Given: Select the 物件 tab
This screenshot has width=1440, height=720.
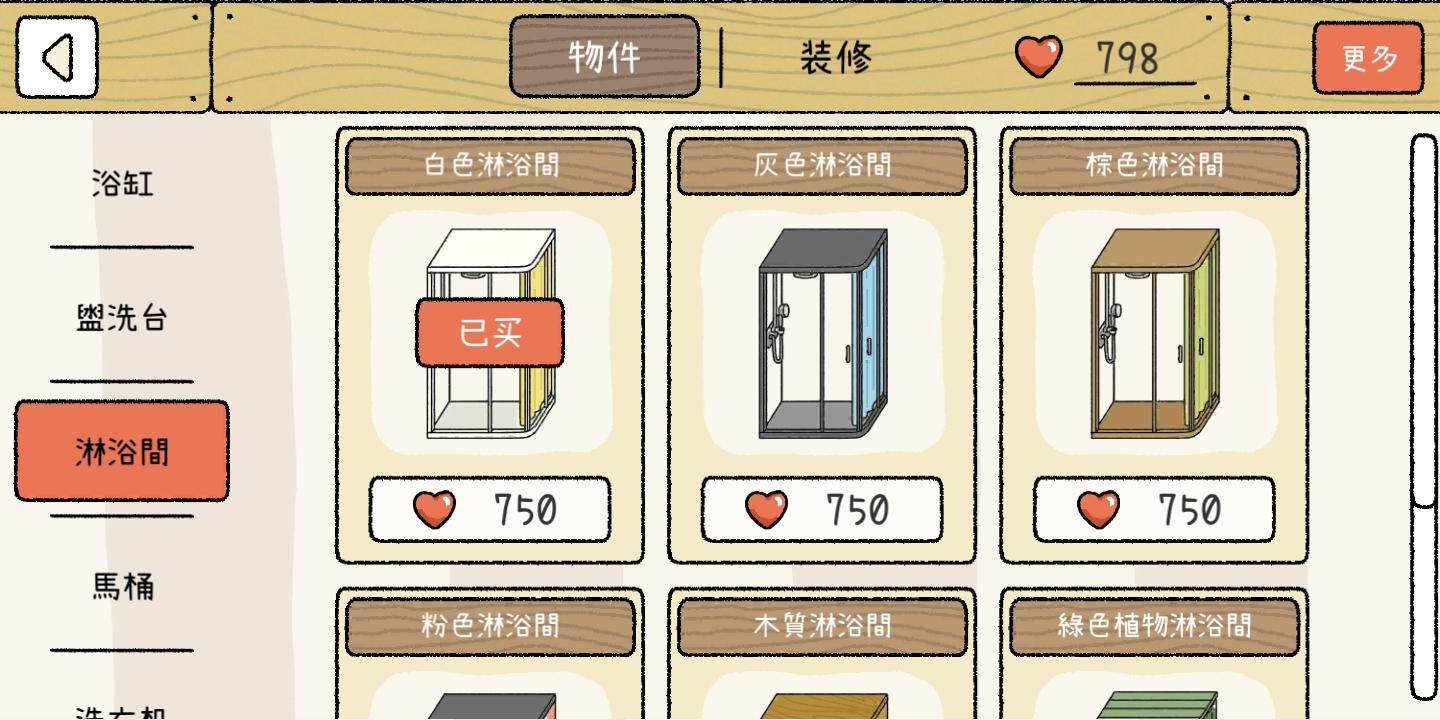Looking at the screenshot, I should (604, 55).
